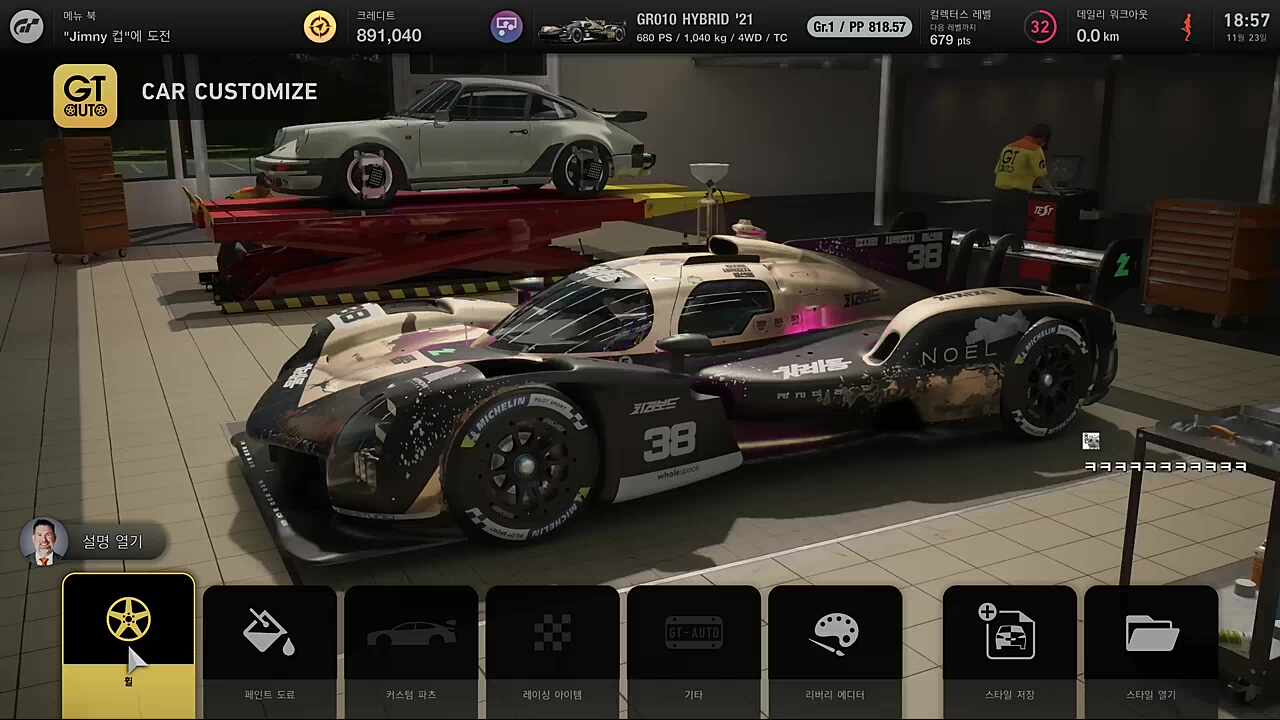Open the daily workout runner icon
The height and width of the screenshot is (720, 1280).
coord(1187,27)
